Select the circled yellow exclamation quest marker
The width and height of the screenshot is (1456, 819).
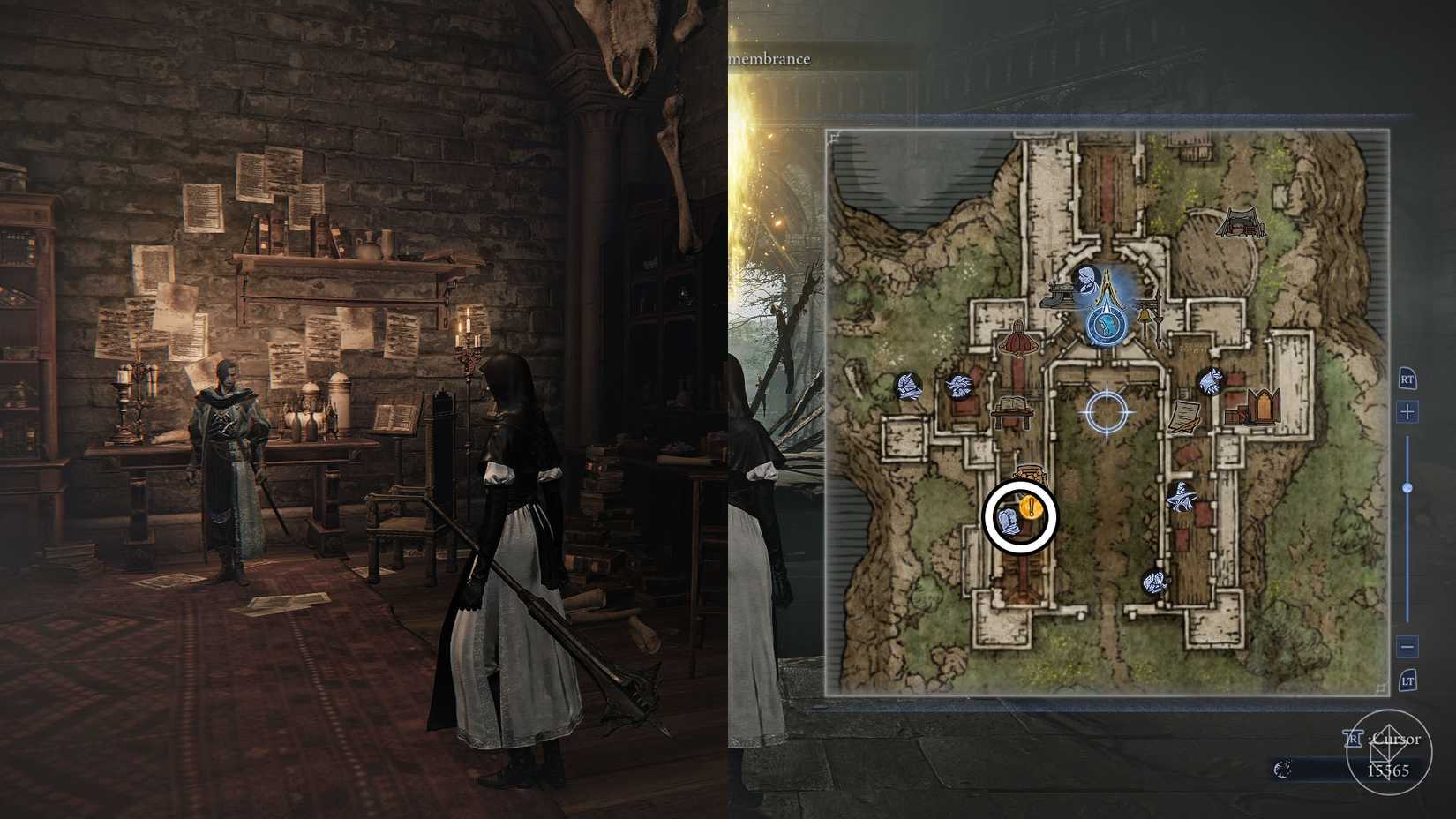(1031, 507)
